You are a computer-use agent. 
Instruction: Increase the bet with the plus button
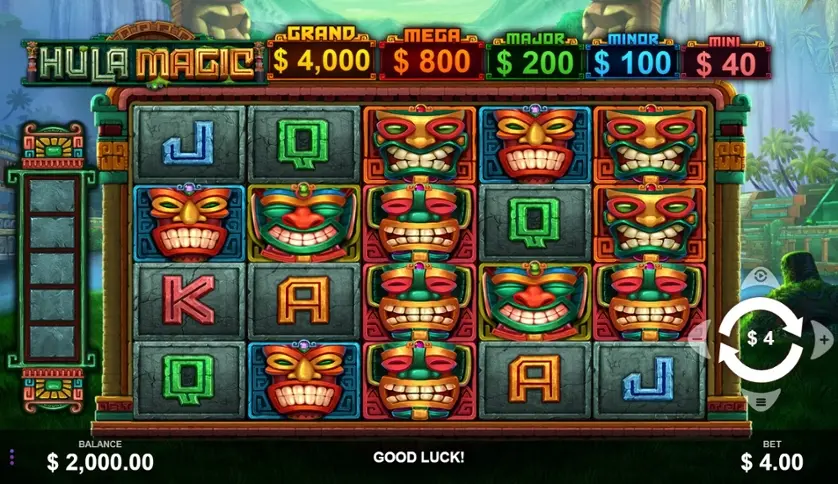coord(824,339)
